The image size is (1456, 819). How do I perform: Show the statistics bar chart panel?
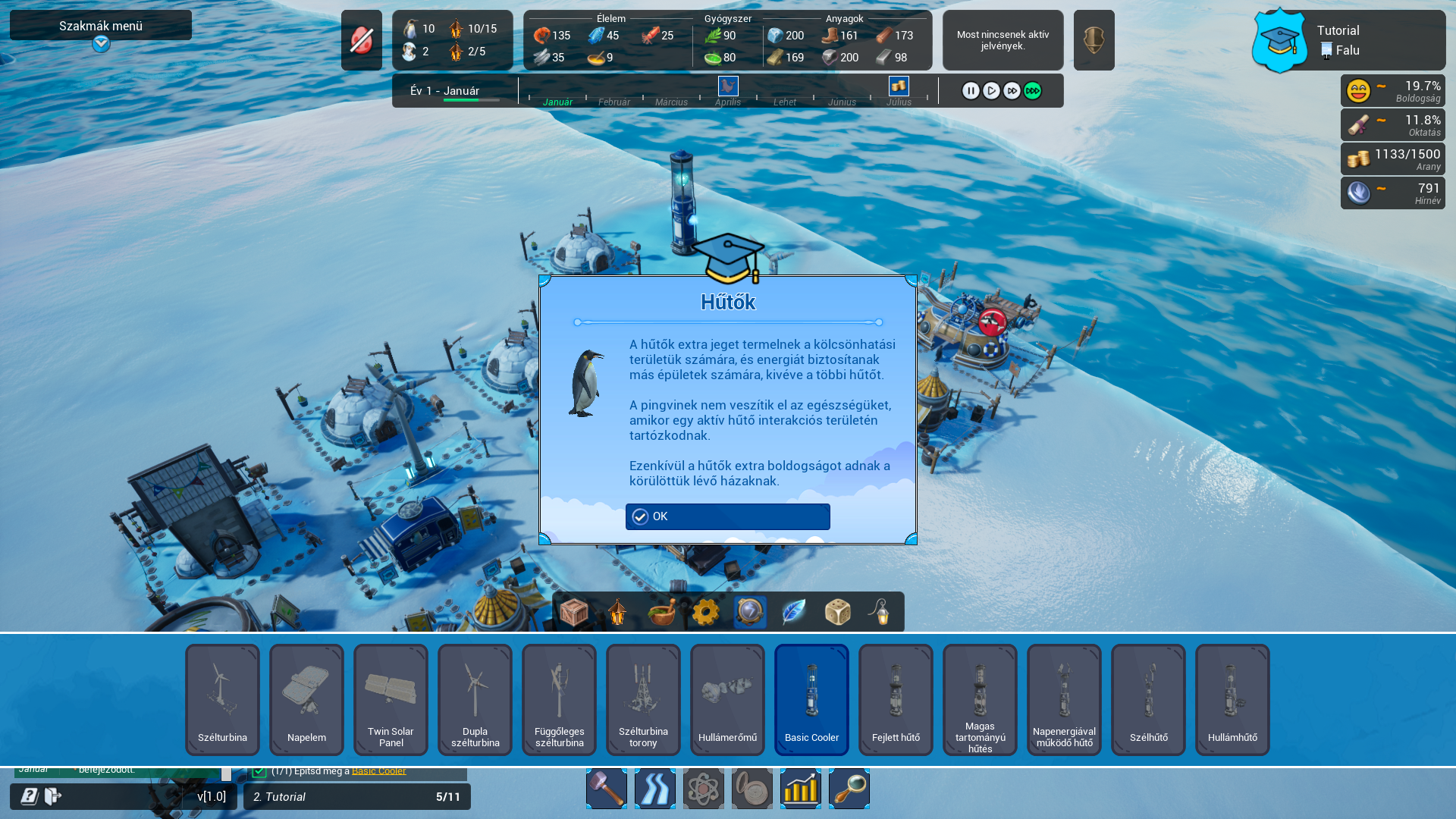(801, 789)
